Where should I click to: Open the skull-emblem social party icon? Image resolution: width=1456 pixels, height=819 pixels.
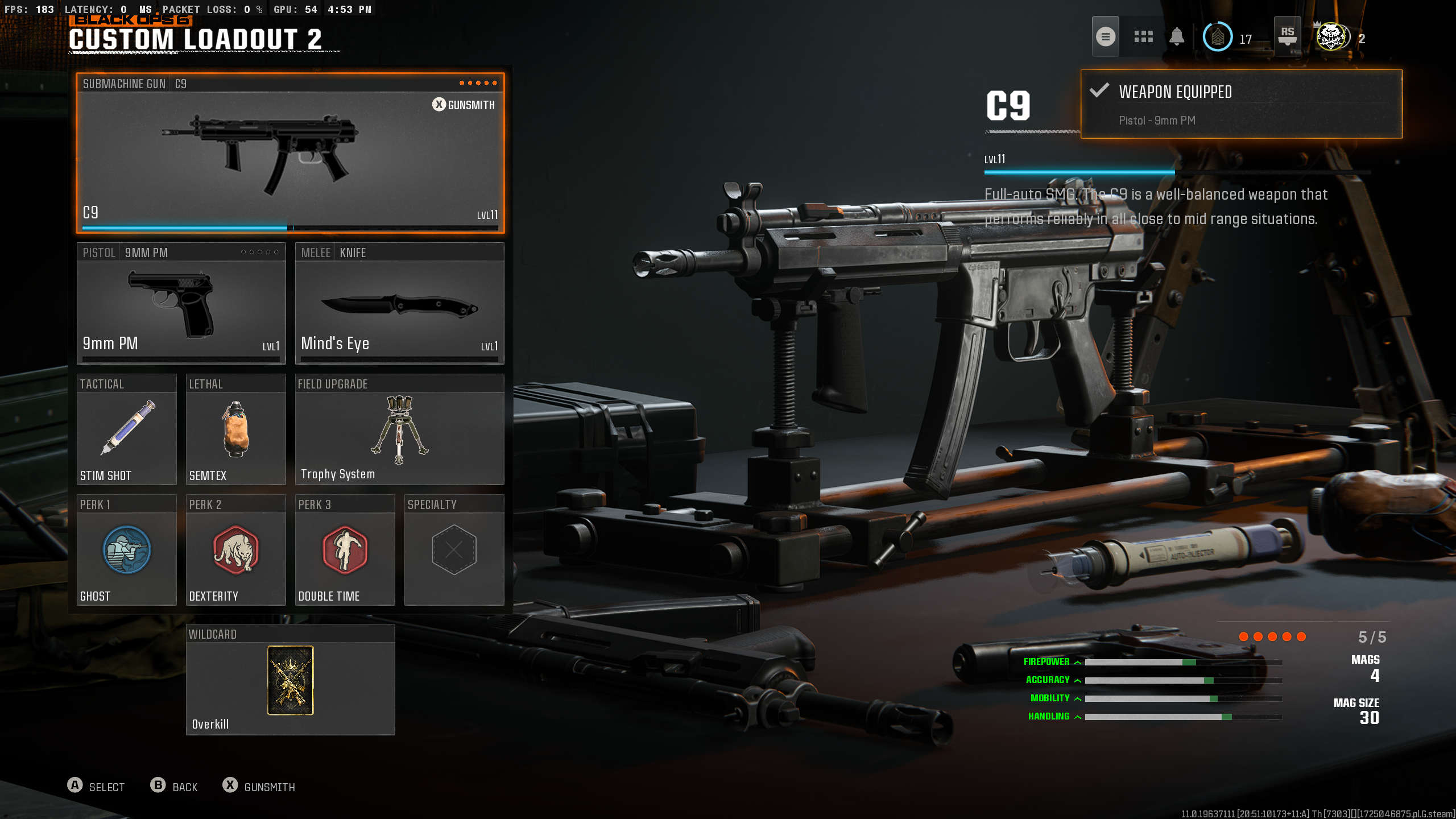coord(1332,38)
